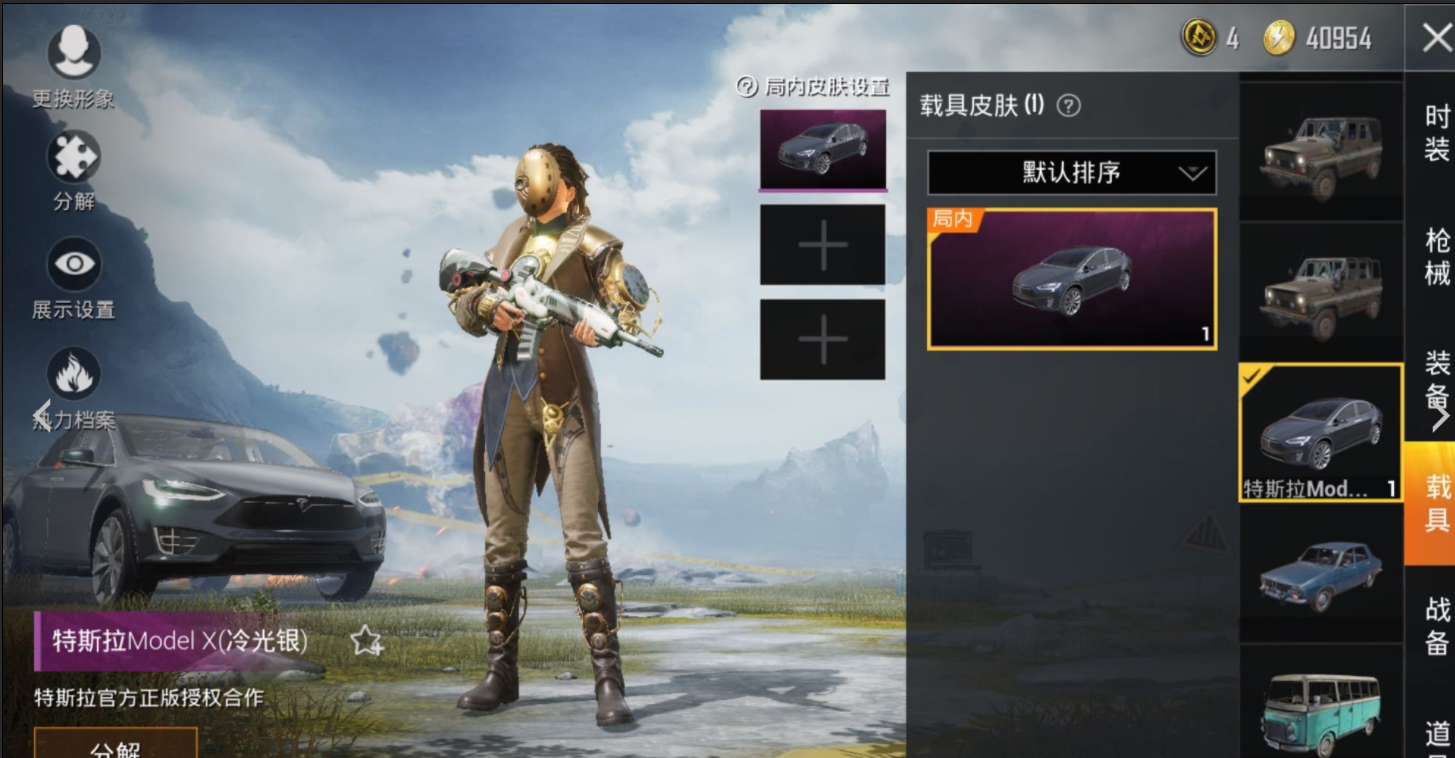Open the 更换形象 change appearance option
Viewport: 1455px width, 758px height.
click(74, 53)
